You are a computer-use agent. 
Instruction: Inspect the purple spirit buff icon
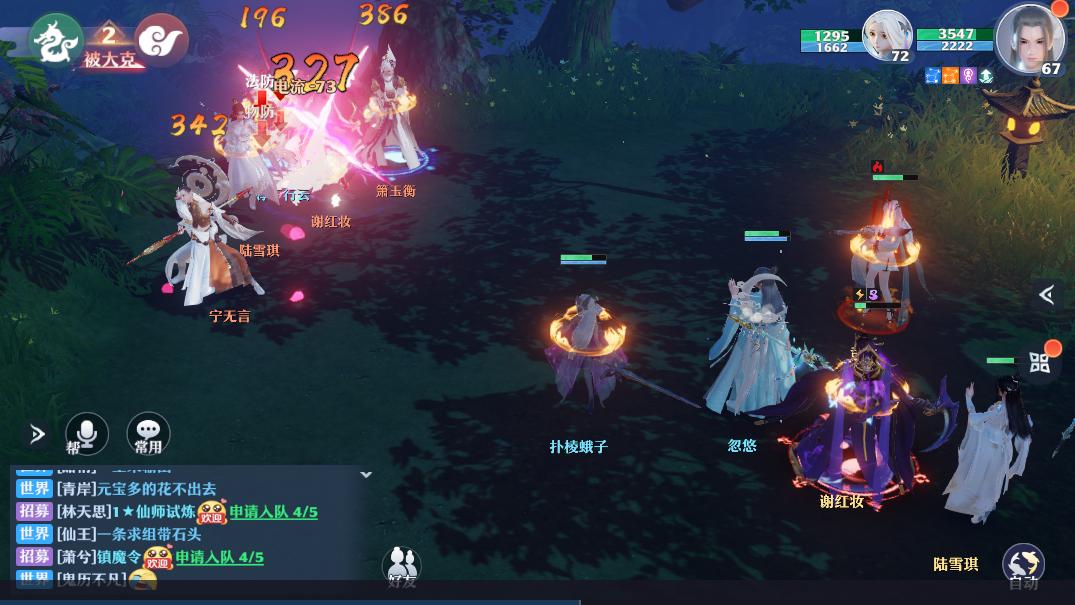[968, 76]
